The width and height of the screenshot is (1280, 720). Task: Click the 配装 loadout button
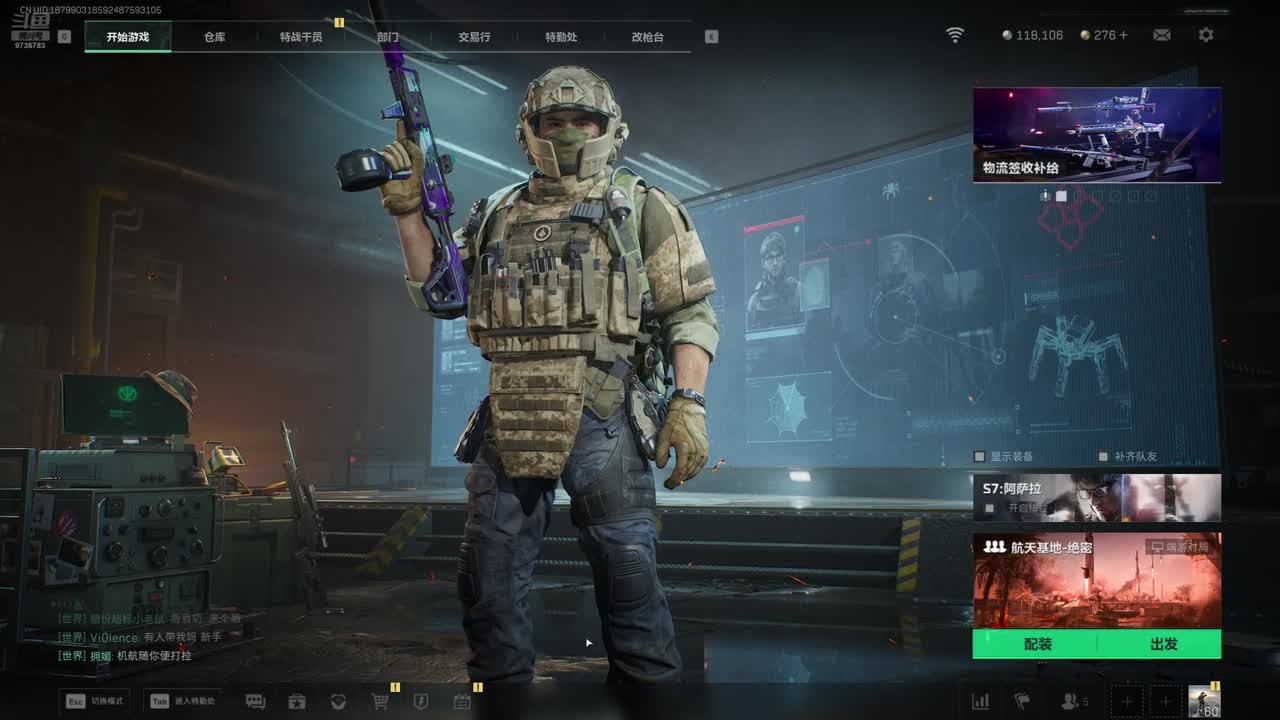1037,644
